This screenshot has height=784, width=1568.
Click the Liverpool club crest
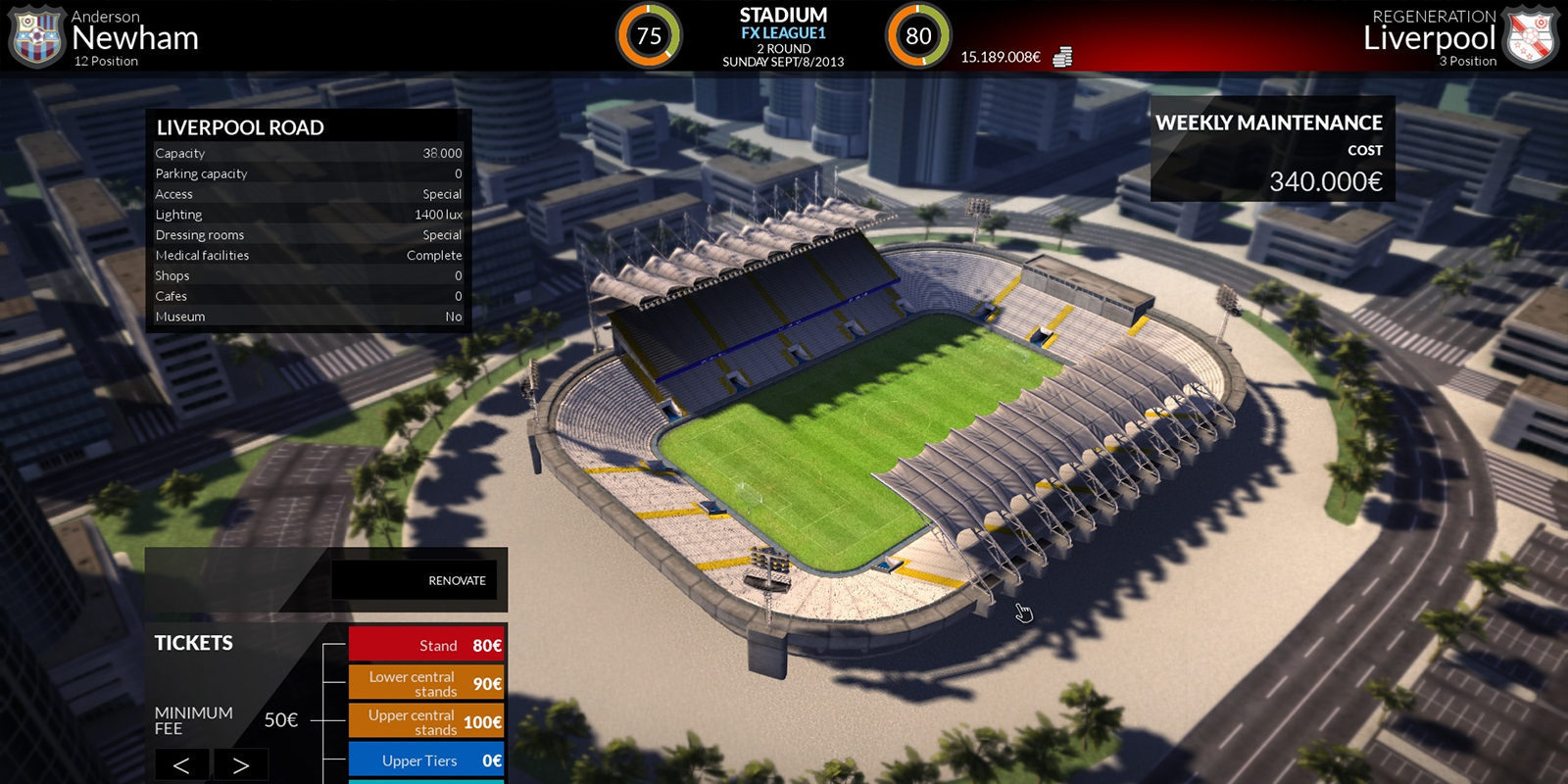[x=1530, y=37]
